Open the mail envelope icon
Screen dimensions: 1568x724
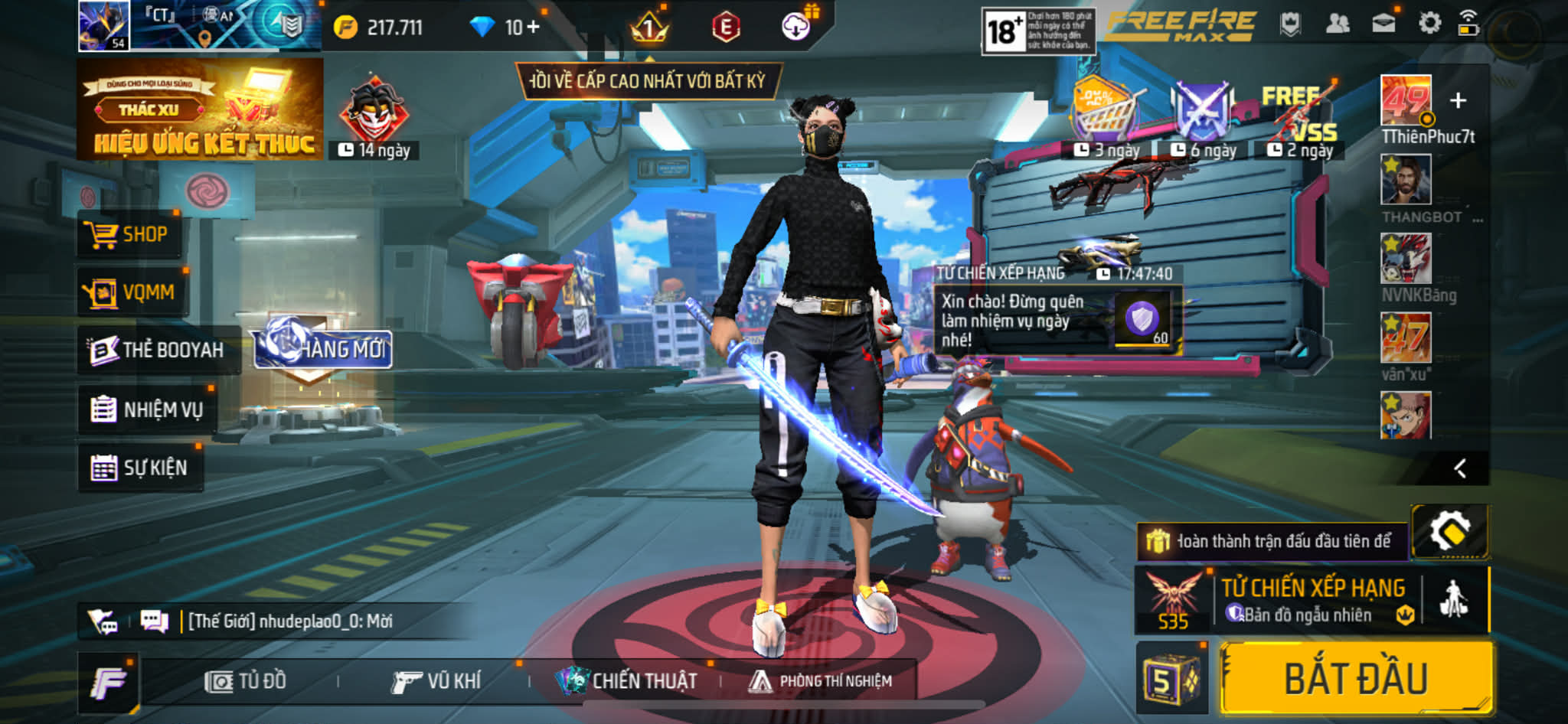pos(1383,24)
